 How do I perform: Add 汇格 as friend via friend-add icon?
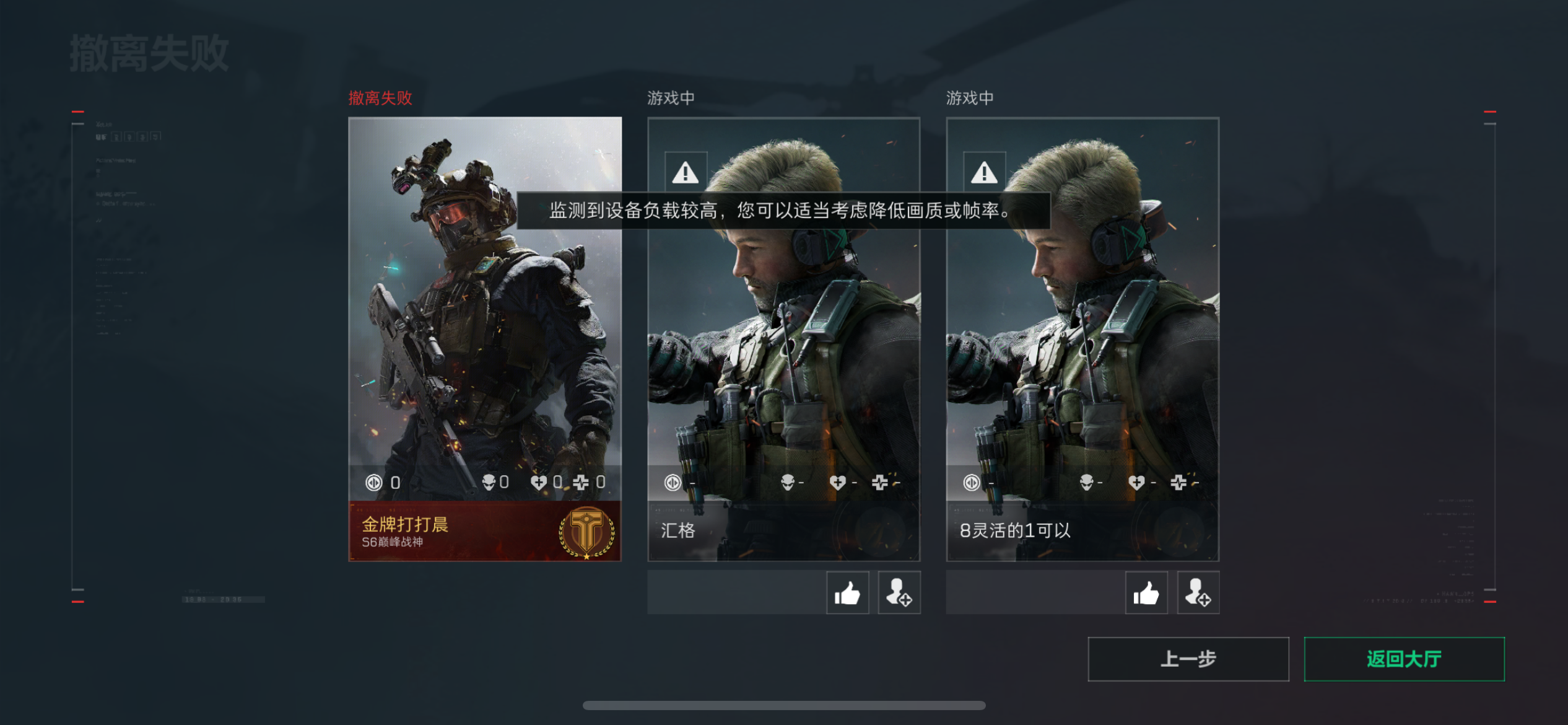pyautogui.click(x=899, y=592)
